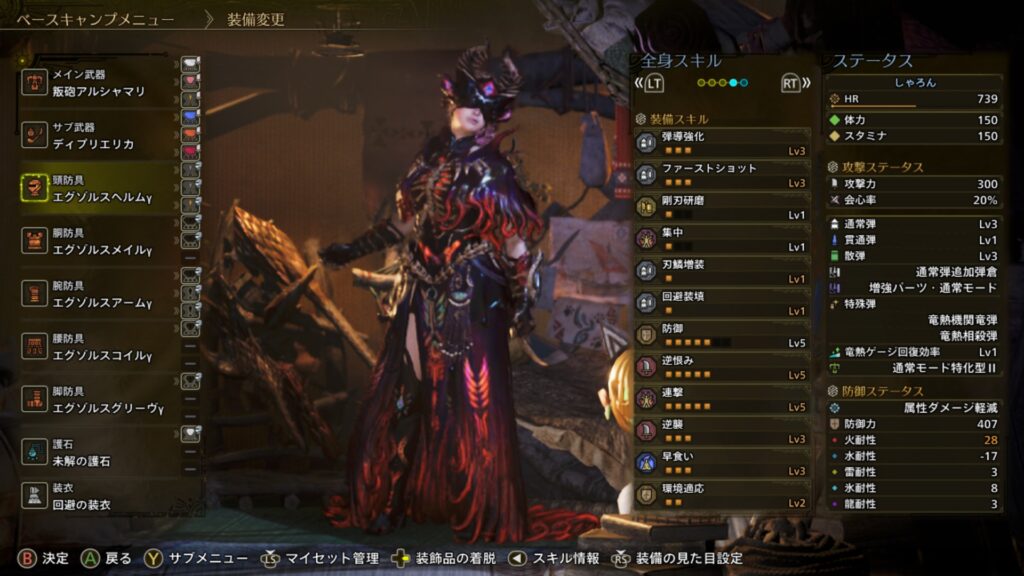Open the arm armor slot エグゾルスアームγ
1024x576 pixels.
pos(98,294)
